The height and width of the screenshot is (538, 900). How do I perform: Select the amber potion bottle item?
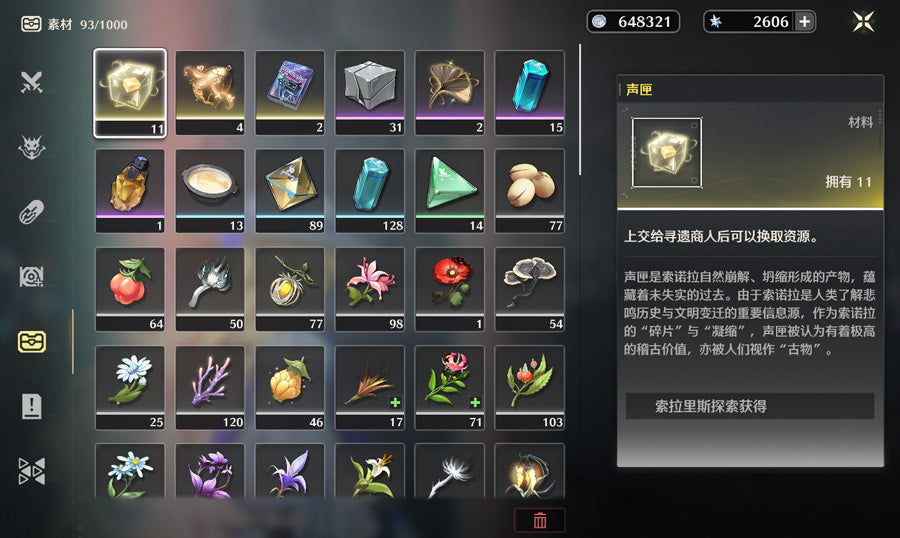pyautogui.click(x=130, y=190)
